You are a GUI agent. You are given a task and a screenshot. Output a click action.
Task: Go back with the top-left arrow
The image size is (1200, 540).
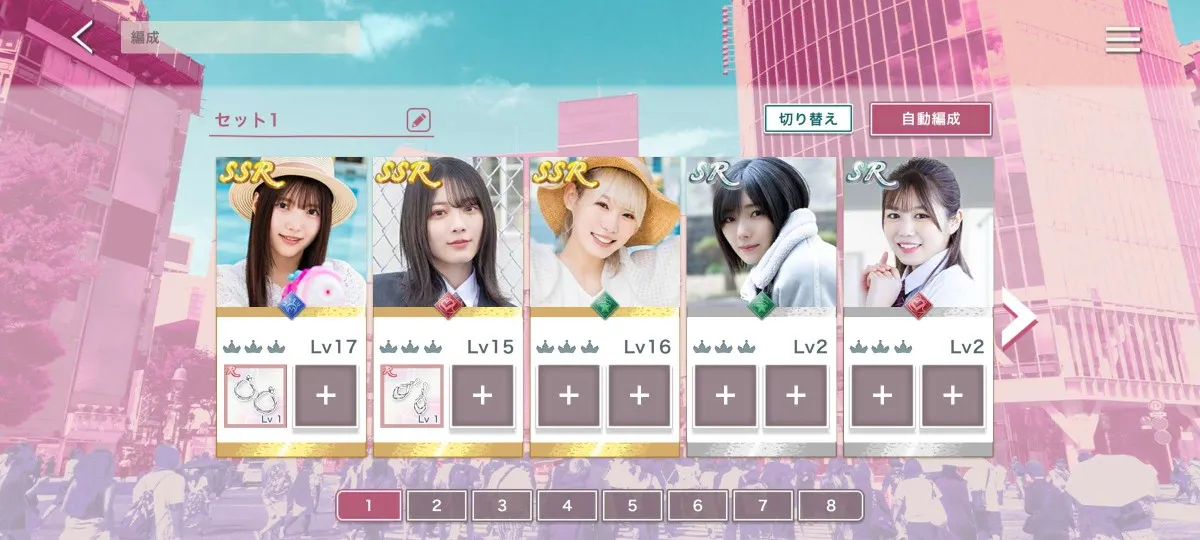pyautogui.click(x=83, y=39)
